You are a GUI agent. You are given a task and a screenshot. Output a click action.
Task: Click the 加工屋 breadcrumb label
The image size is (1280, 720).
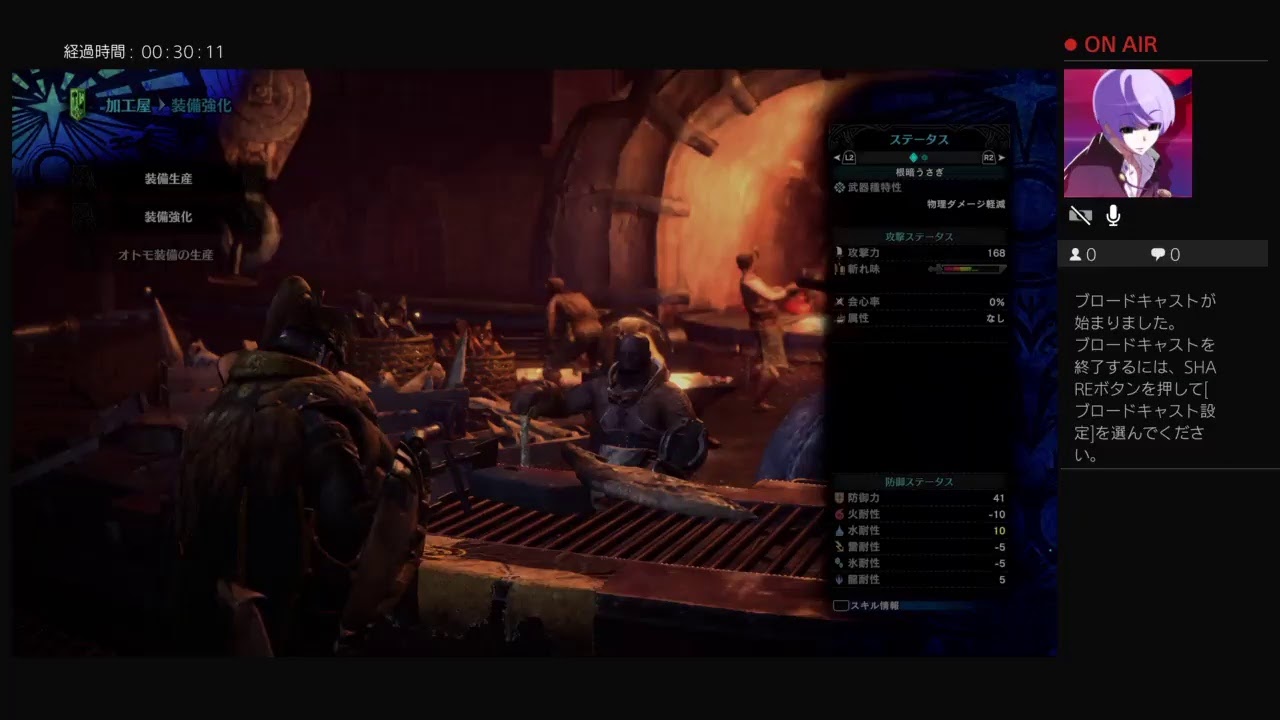coord(128,105)
